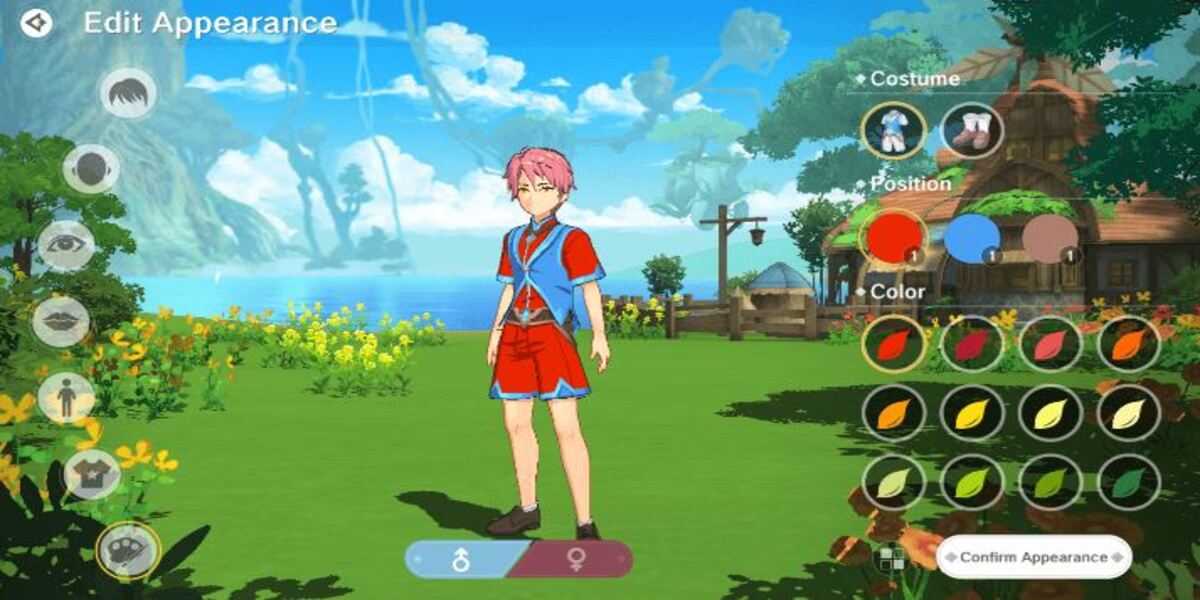Screen dimensions: 1200x600
Task: Go back using the arrow button
Action: [x=36, y=23]
